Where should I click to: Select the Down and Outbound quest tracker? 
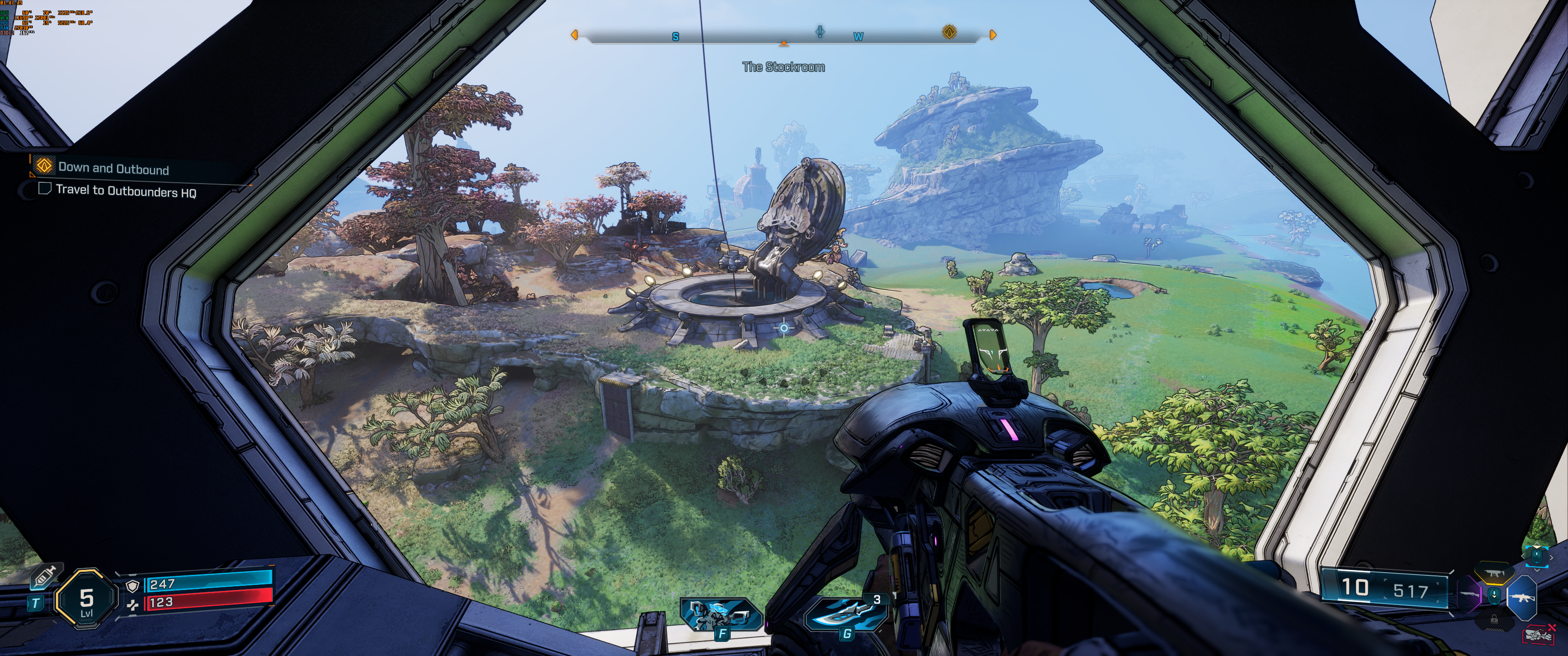tap(113, 169)
